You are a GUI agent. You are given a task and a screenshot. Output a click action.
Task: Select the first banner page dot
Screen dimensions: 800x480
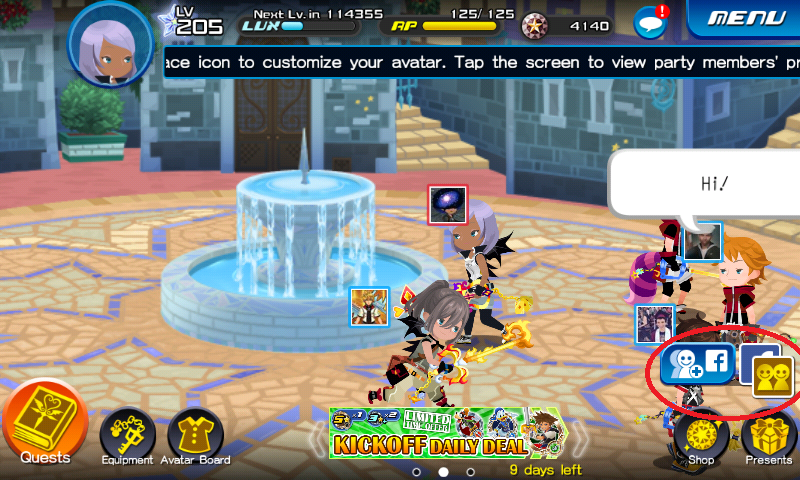(x=417, y=470)
